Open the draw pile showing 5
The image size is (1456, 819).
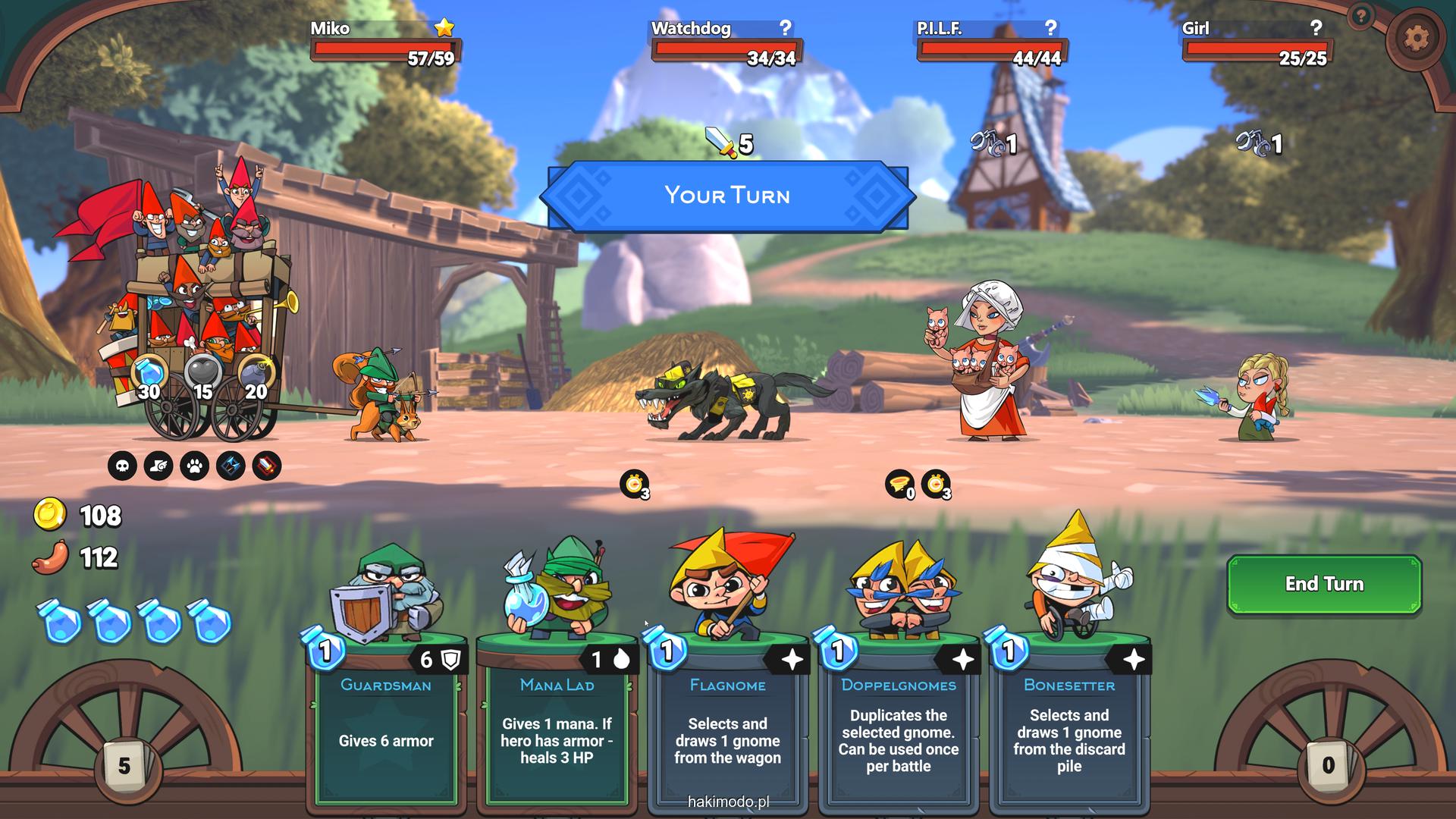pos(124,765)
